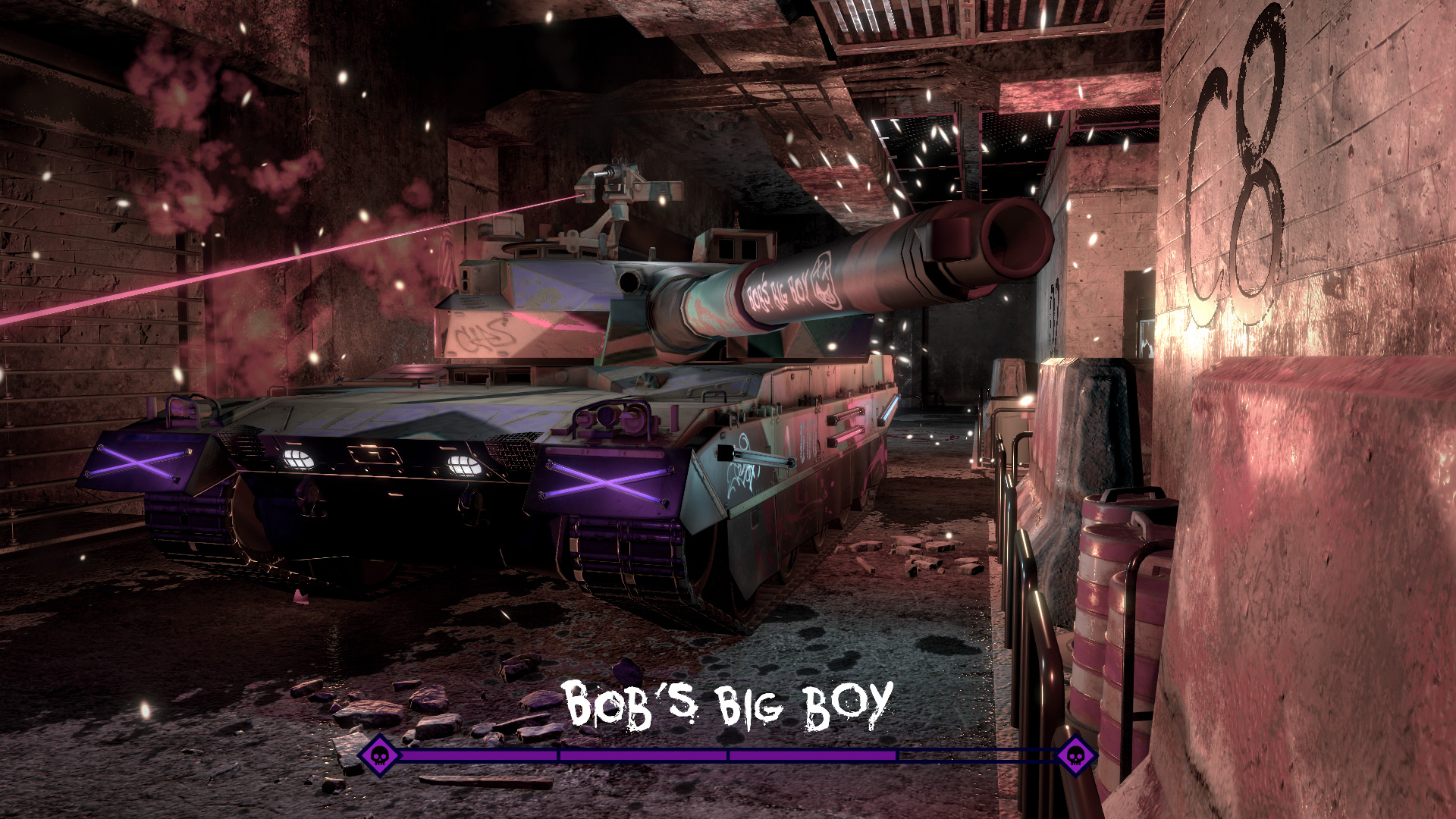Click the 'BOB'S BIG BOY' graffiti on the barrel

tap(777, 292)
